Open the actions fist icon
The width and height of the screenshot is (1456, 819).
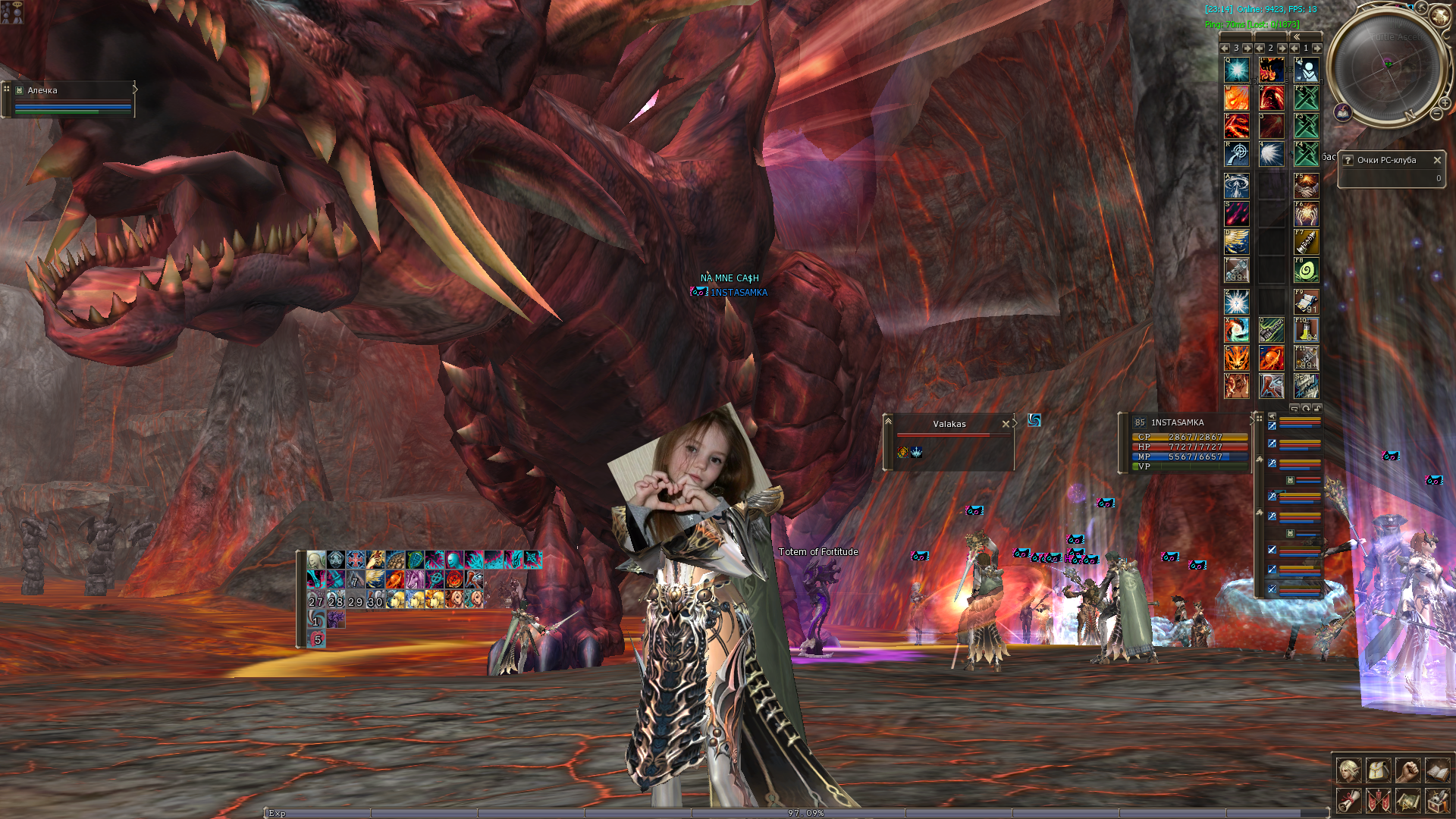1407,771
